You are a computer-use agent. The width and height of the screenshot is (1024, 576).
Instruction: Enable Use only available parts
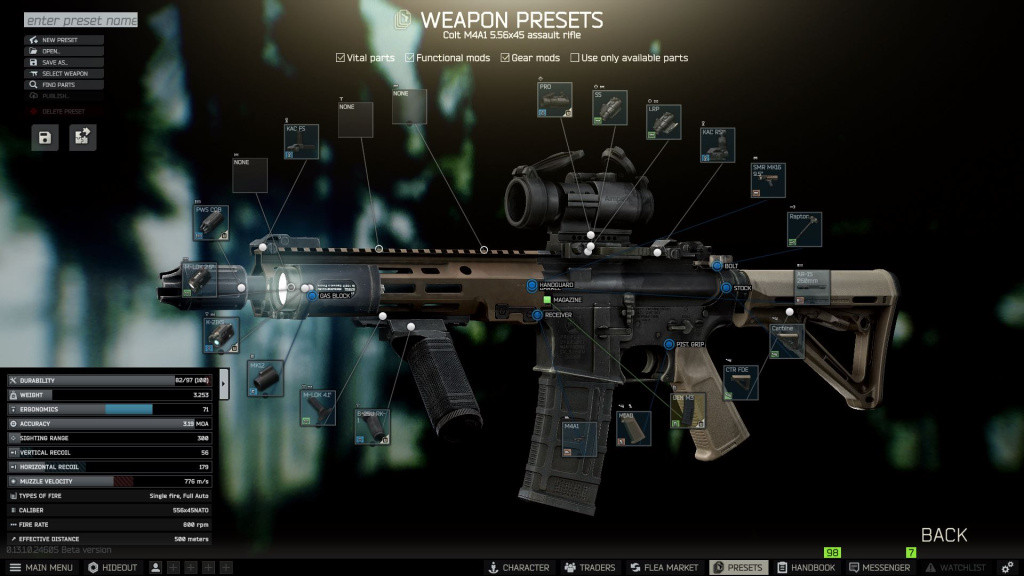(575, 58)
